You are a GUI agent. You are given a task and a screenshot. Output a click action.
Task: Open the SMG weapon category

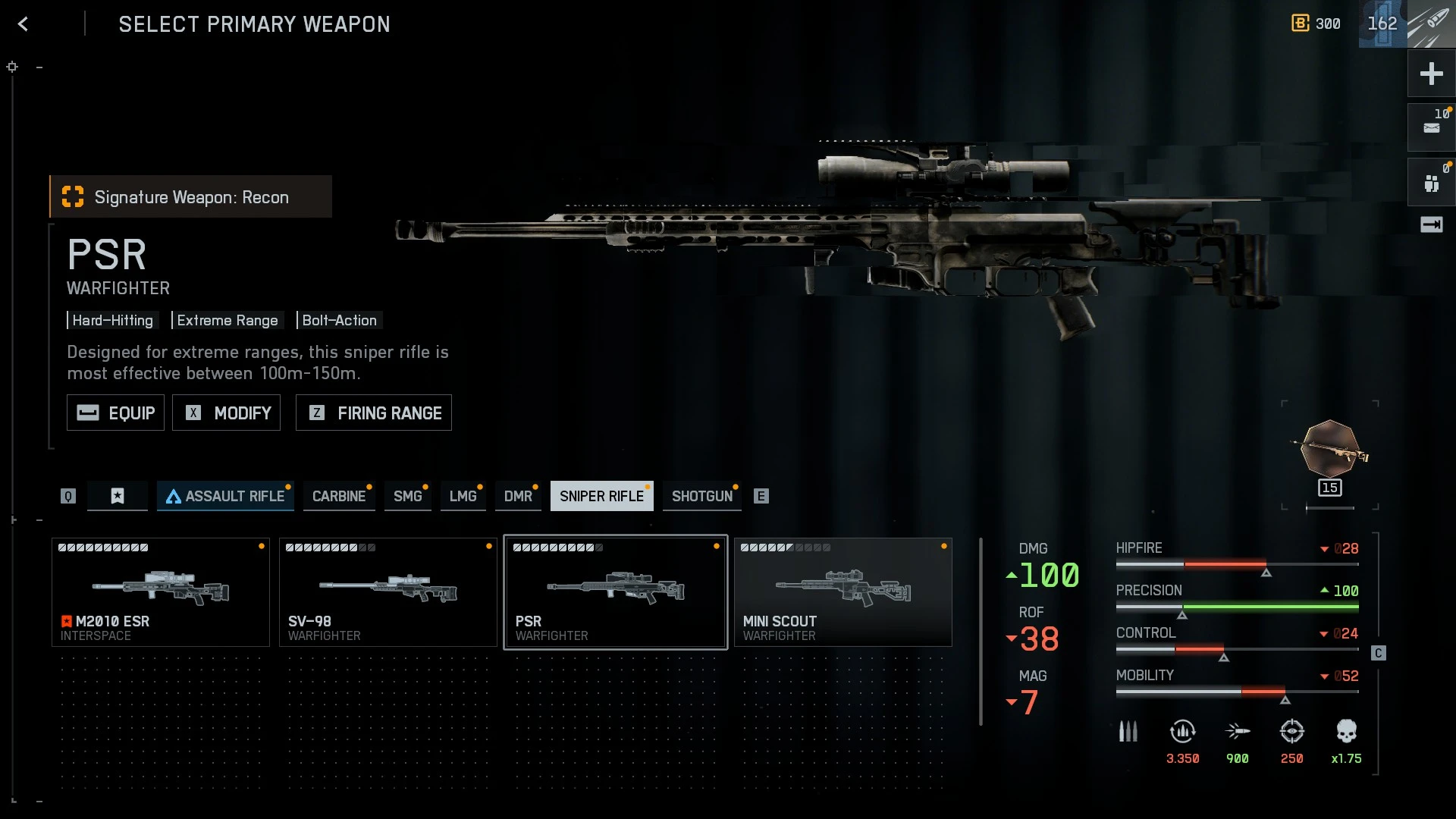(407, 496)
